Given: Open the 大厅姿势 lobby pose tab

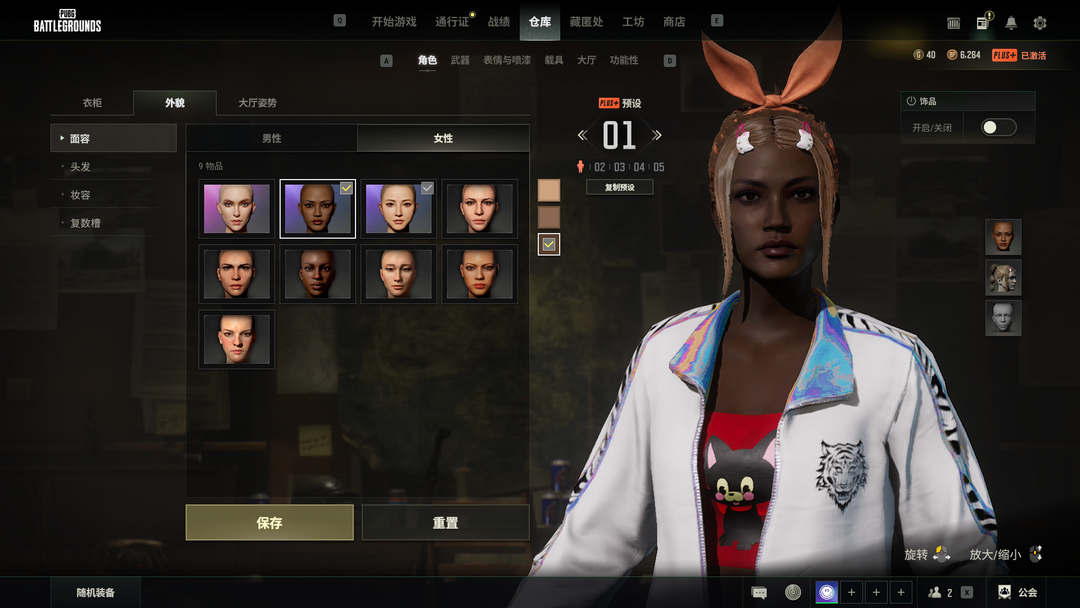Looking at the screenshot, I should [257, 103].
